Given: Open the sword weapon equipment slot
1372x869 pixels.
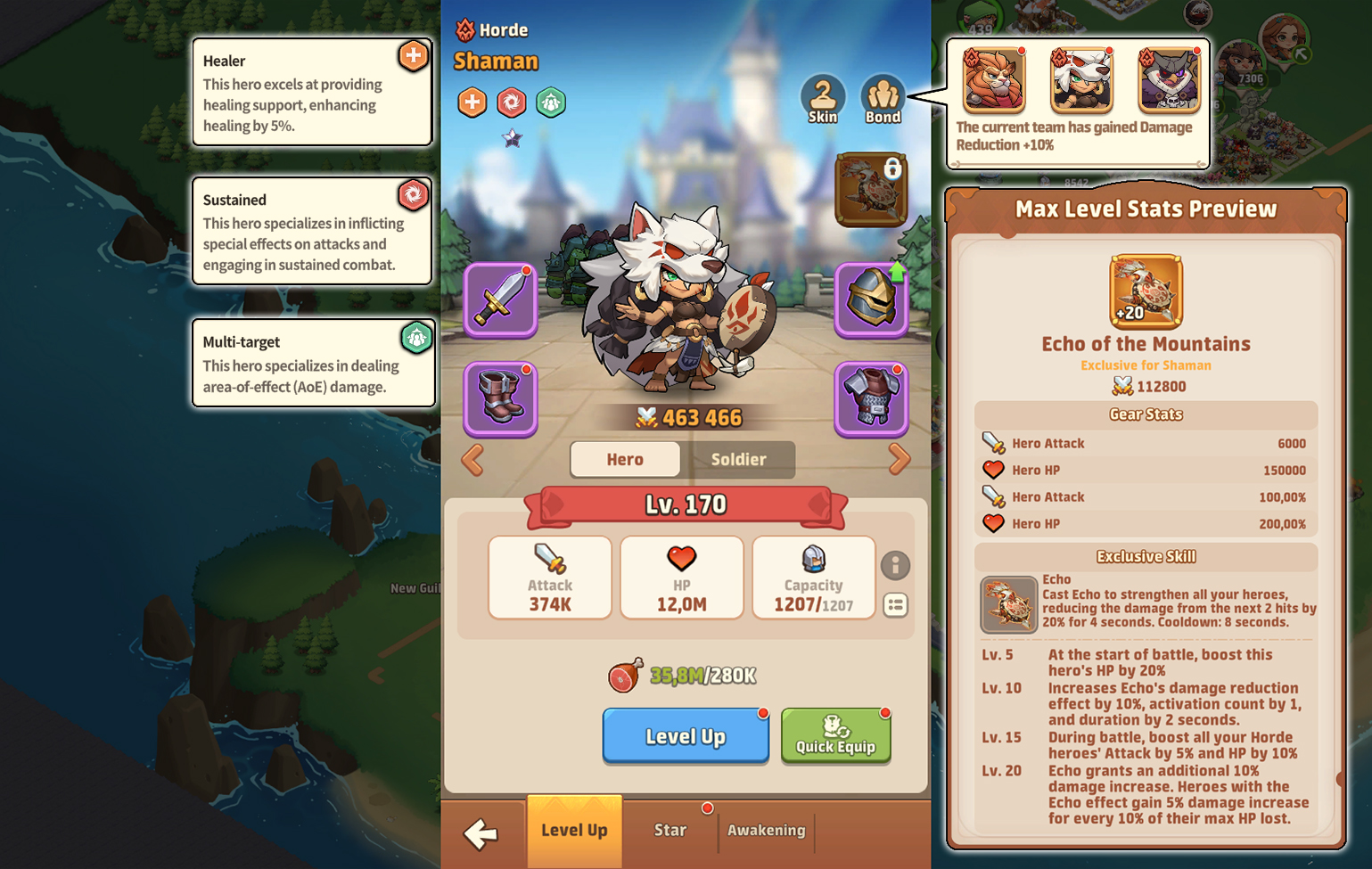Looking at the screenshot, I should coord(500,299).
